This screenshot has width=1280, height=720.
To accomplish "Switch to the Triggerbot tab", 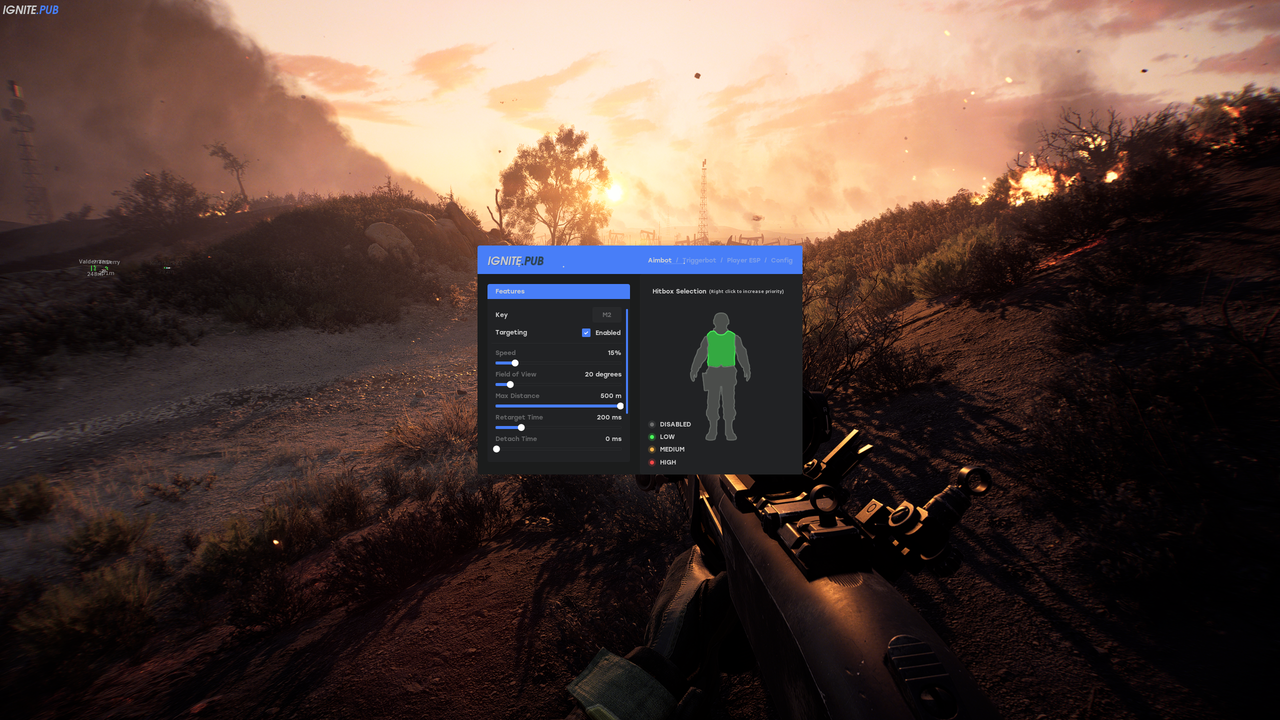I will [x=698, y=260].
